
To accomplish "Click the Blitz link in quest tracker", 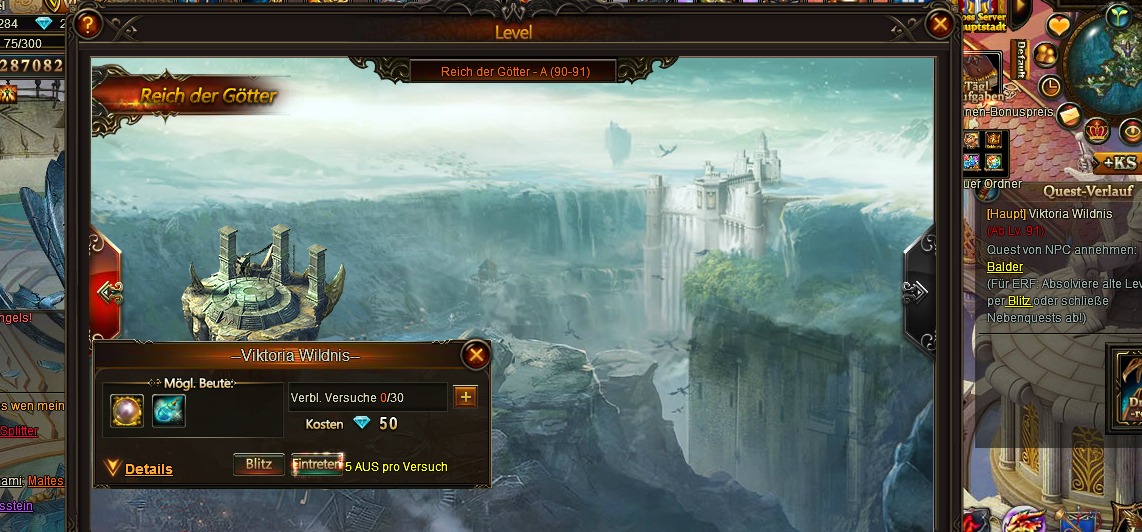I will [x=1019, y=300].
